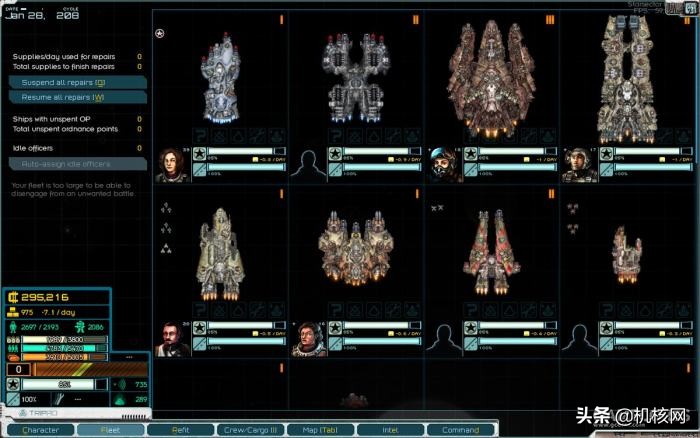Click the Suspend all repairs button
The image size is (700, 438).
(x=77, y=82)
